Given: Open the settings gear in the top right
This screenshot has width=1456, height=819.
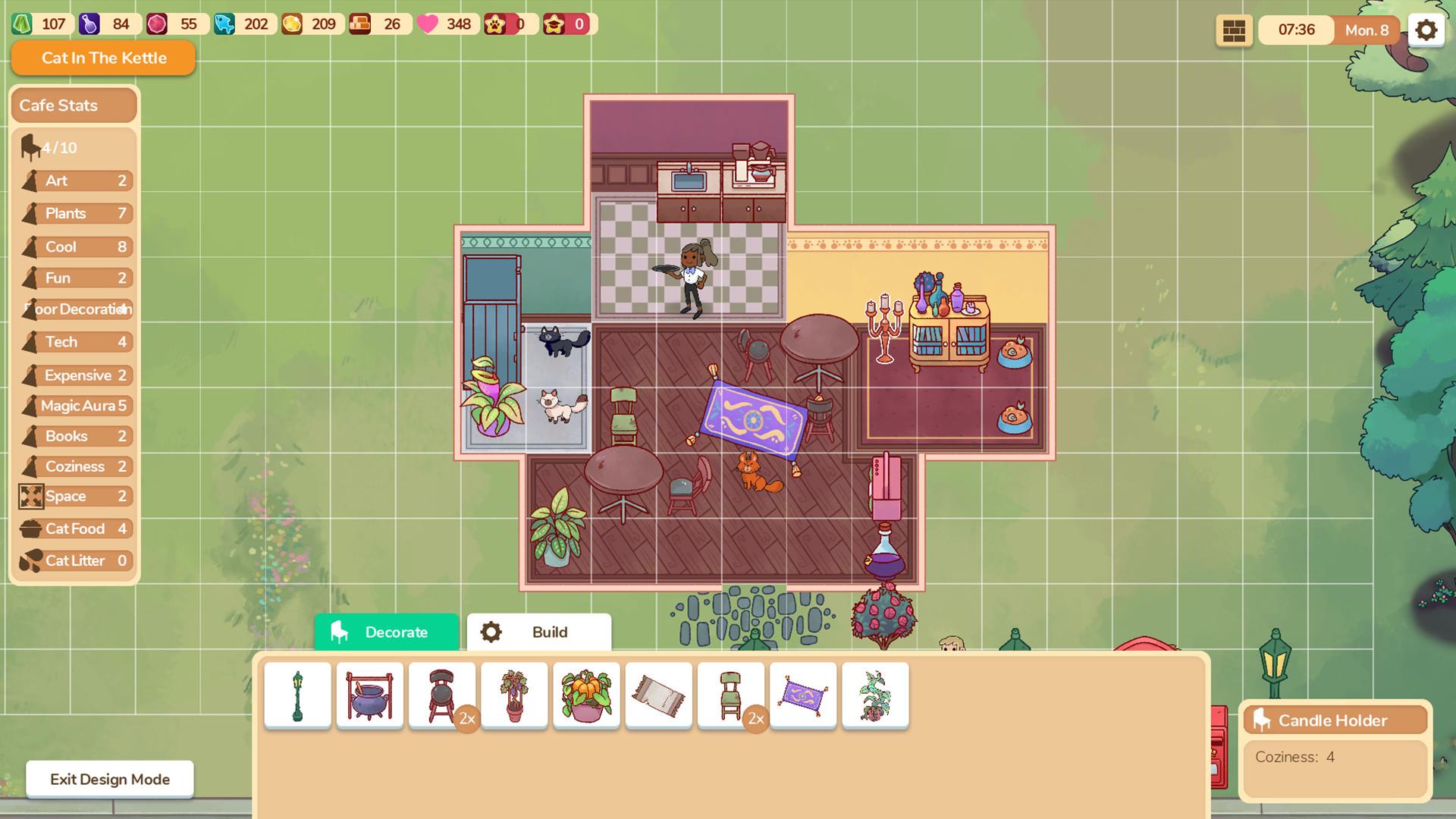Looking at the screenshot, I should point(1426,30).
